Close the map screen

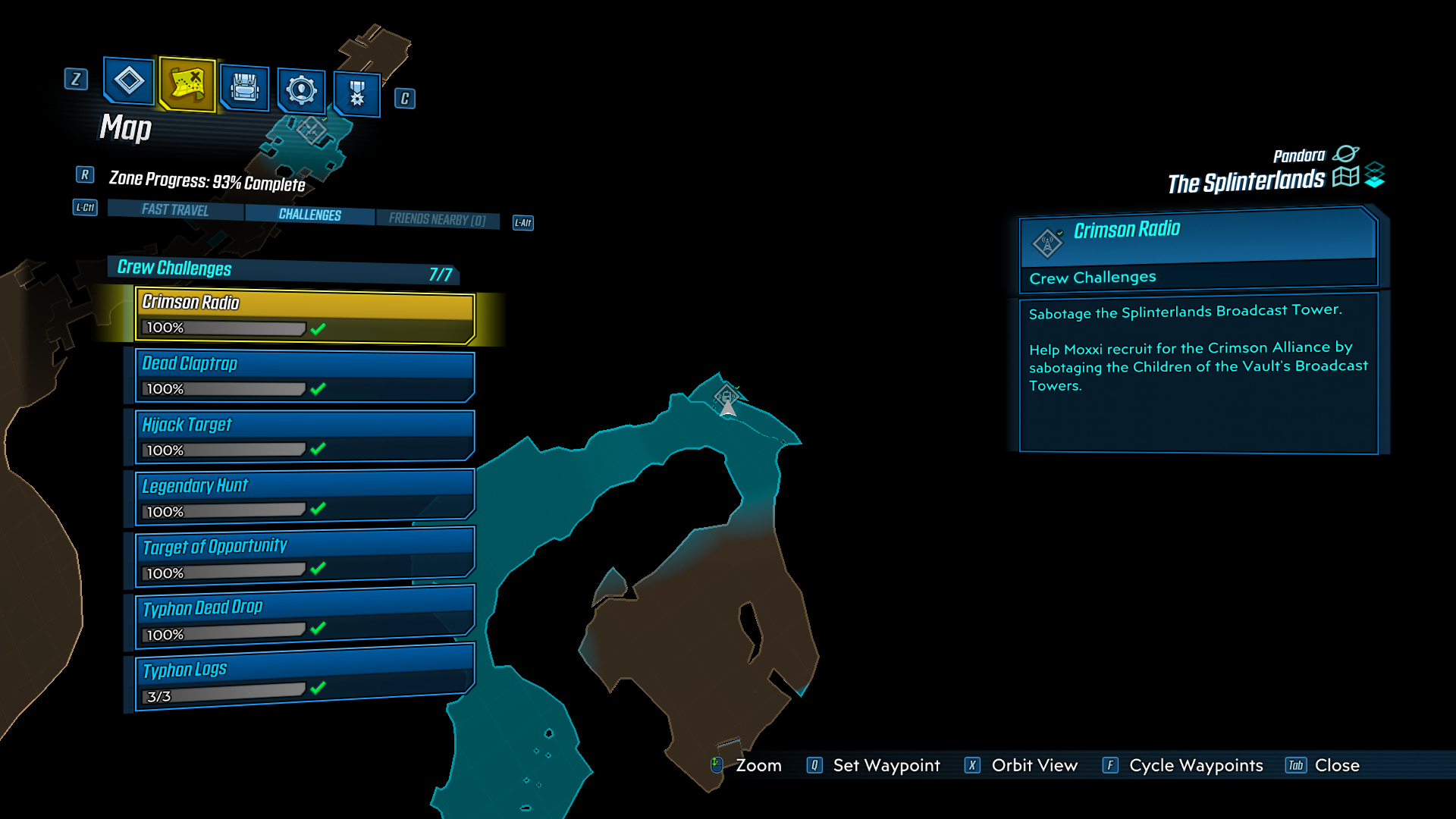click(x=1338, y=765)
